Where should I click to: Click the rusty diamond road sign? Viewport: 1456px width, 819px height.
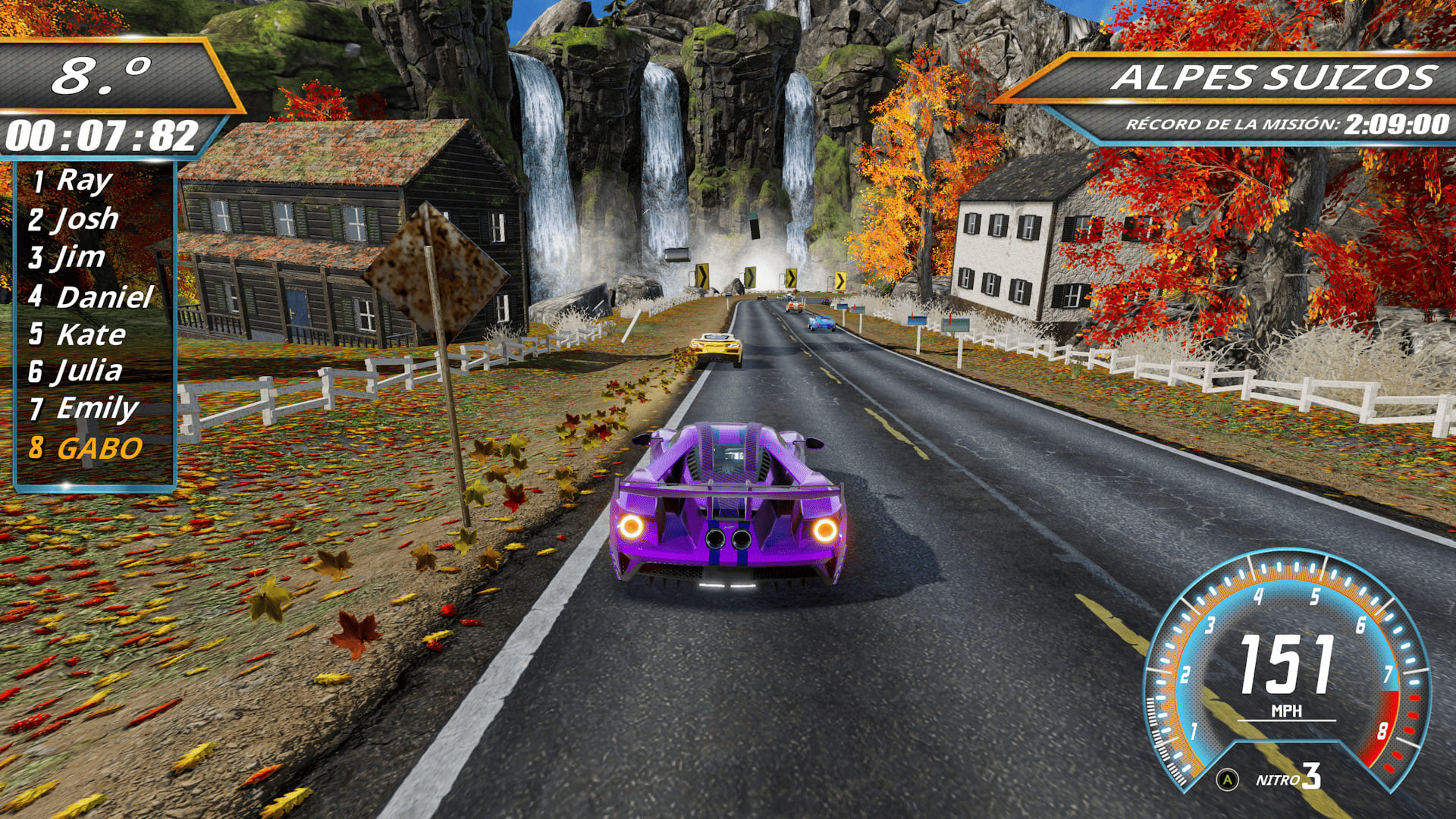point(438,269)
